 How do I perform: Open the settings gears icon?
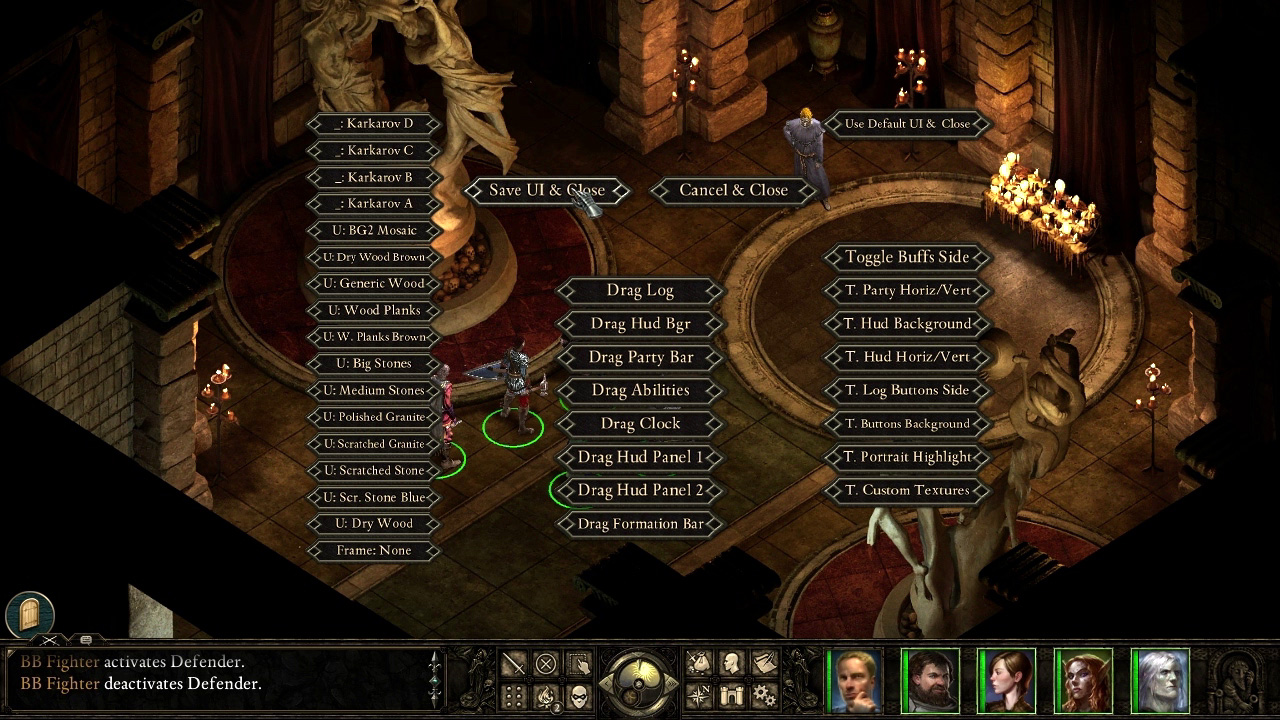coord(764,694)
